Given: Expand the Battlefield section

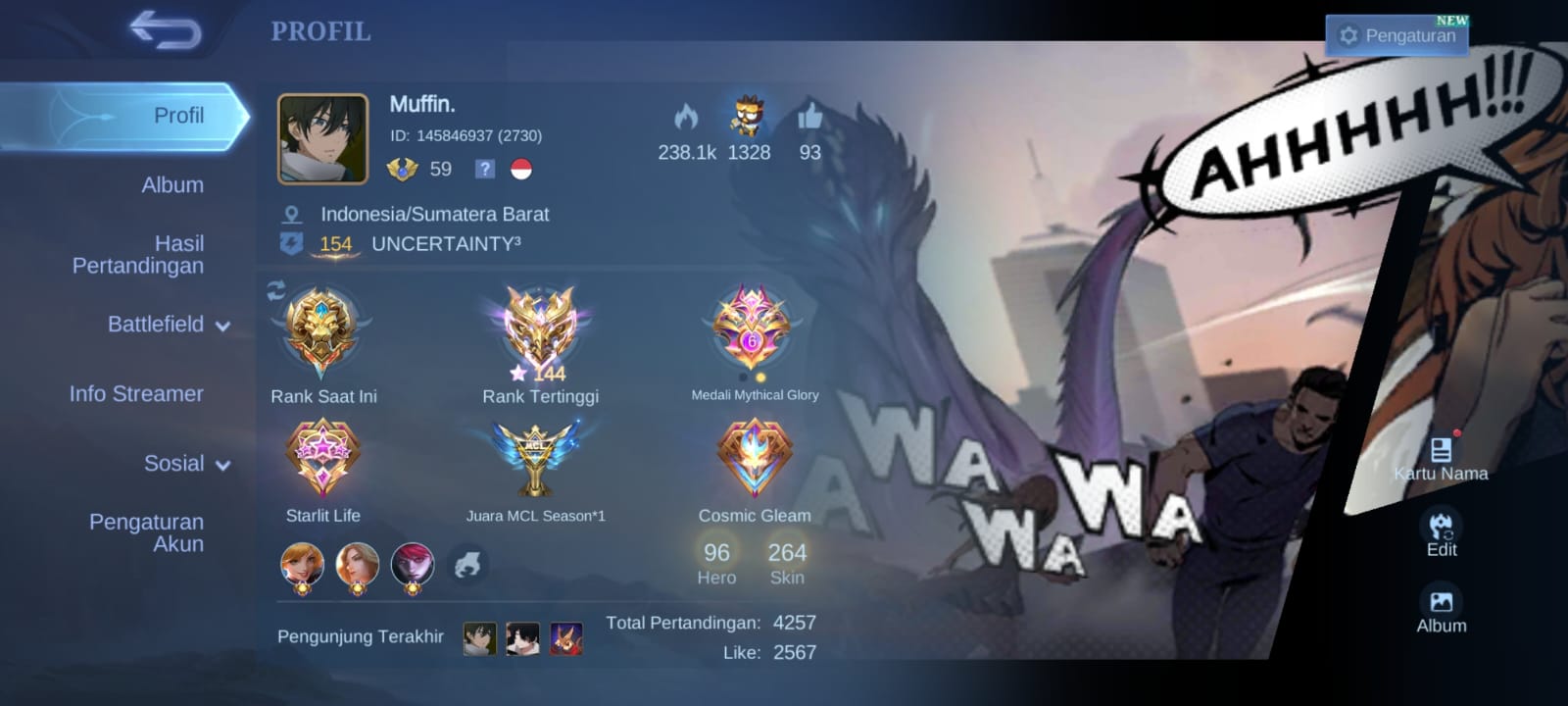Looking at the screenshot, I should [x=169, y=325].
